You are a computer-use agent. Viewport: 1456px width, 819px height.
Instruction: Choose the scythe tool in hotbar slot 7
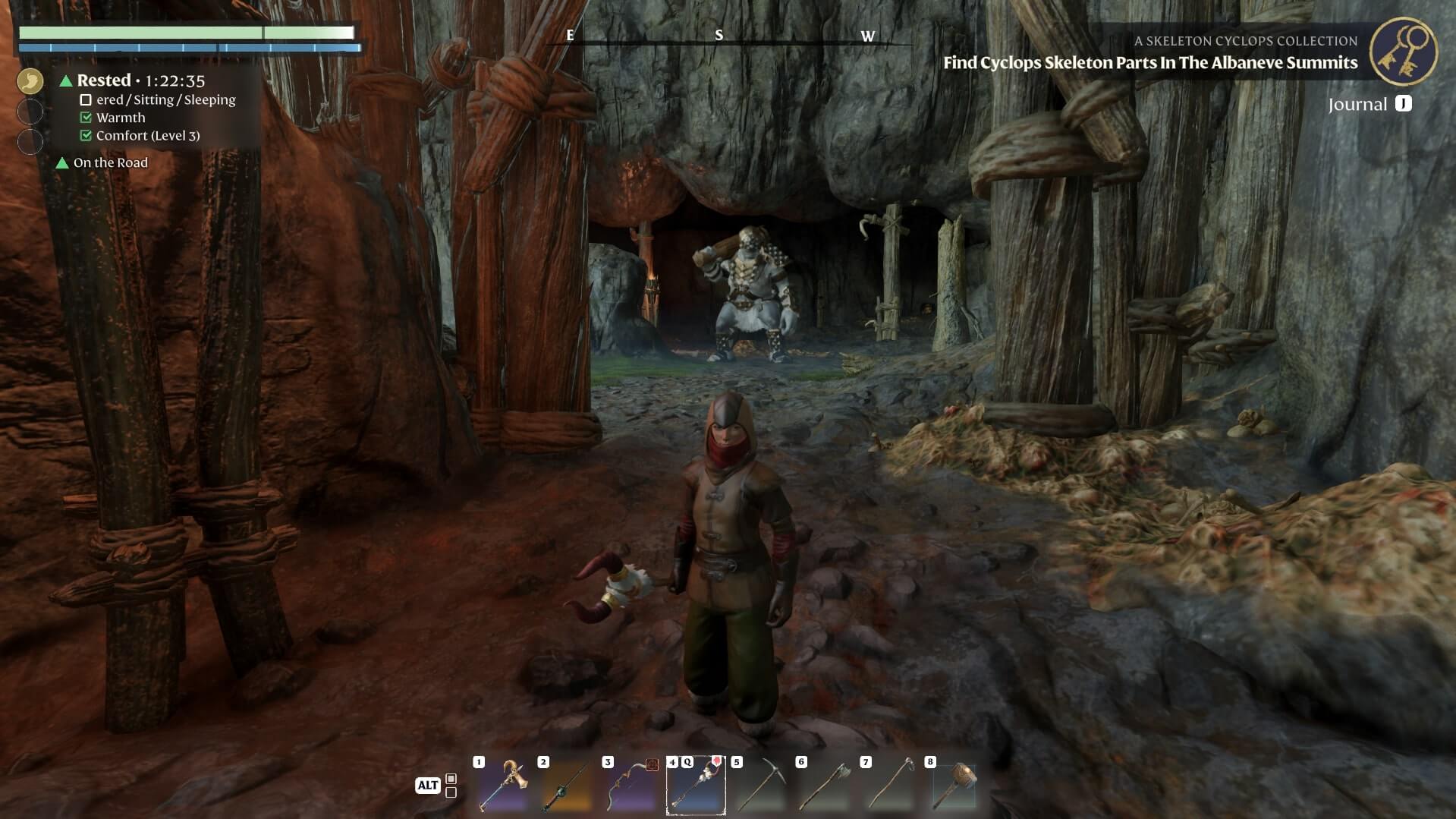coord(890,786)
